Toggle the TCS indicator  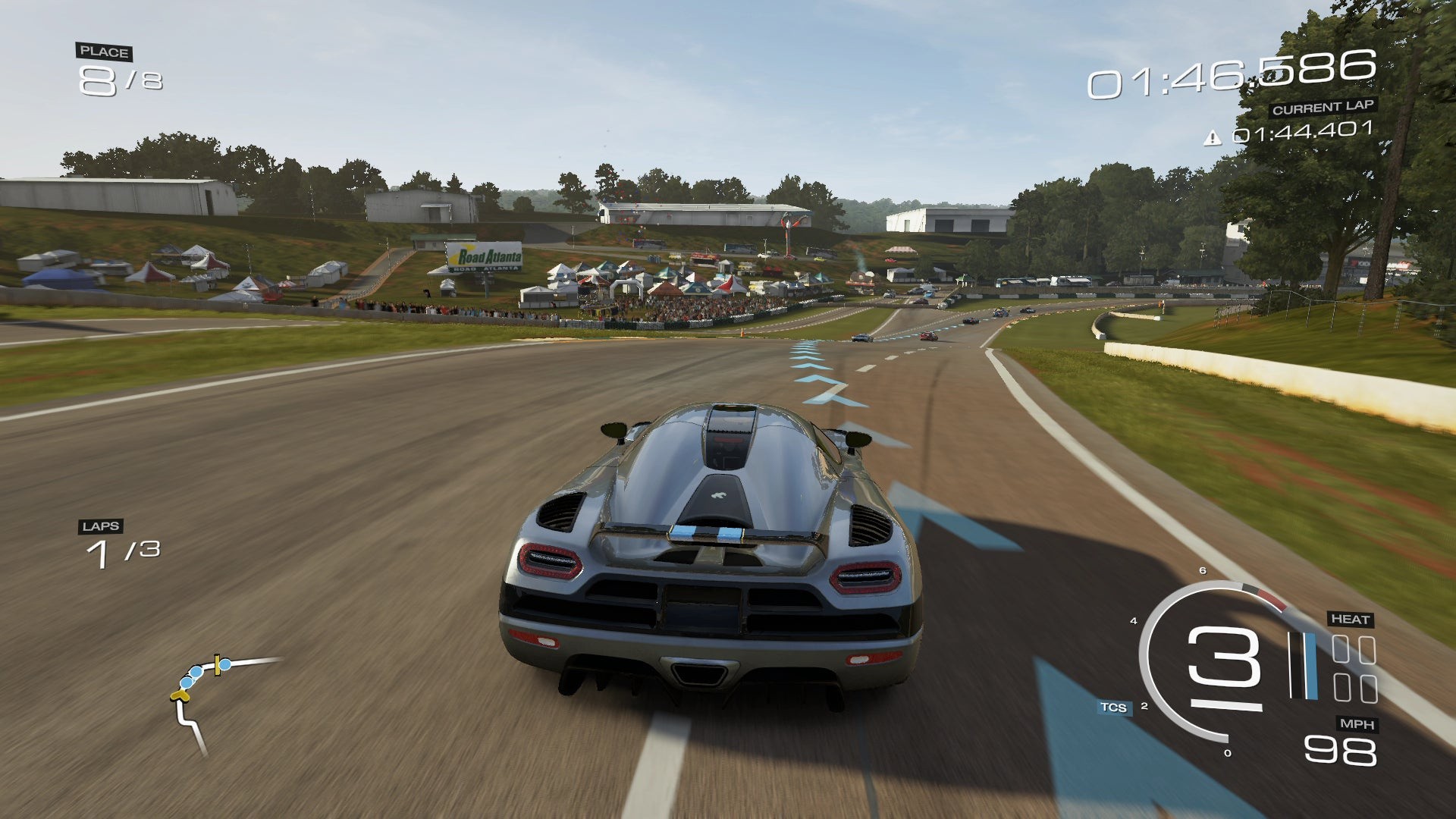pos(1113,708)
